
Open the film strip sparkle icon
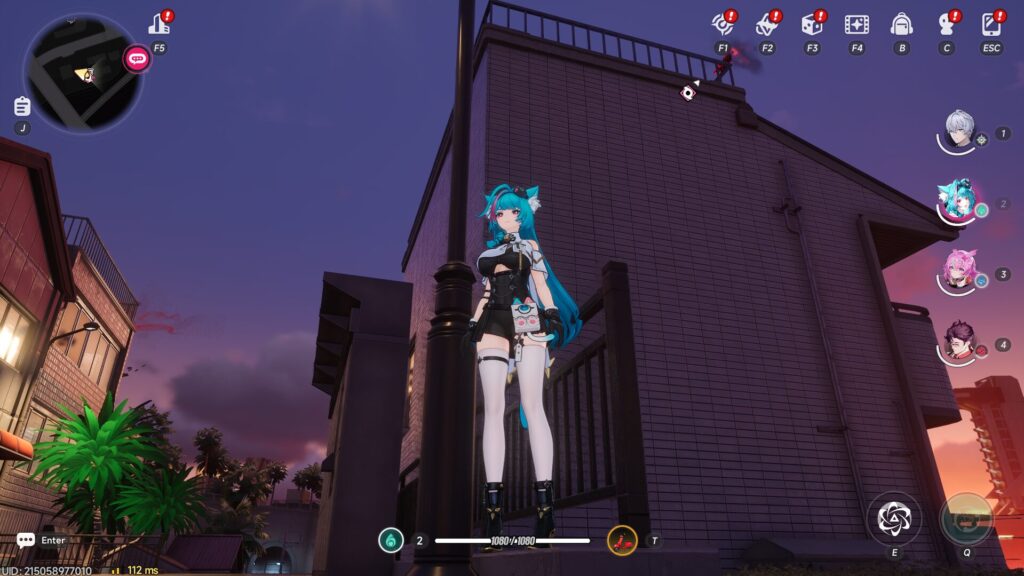[x=856, y=24]
